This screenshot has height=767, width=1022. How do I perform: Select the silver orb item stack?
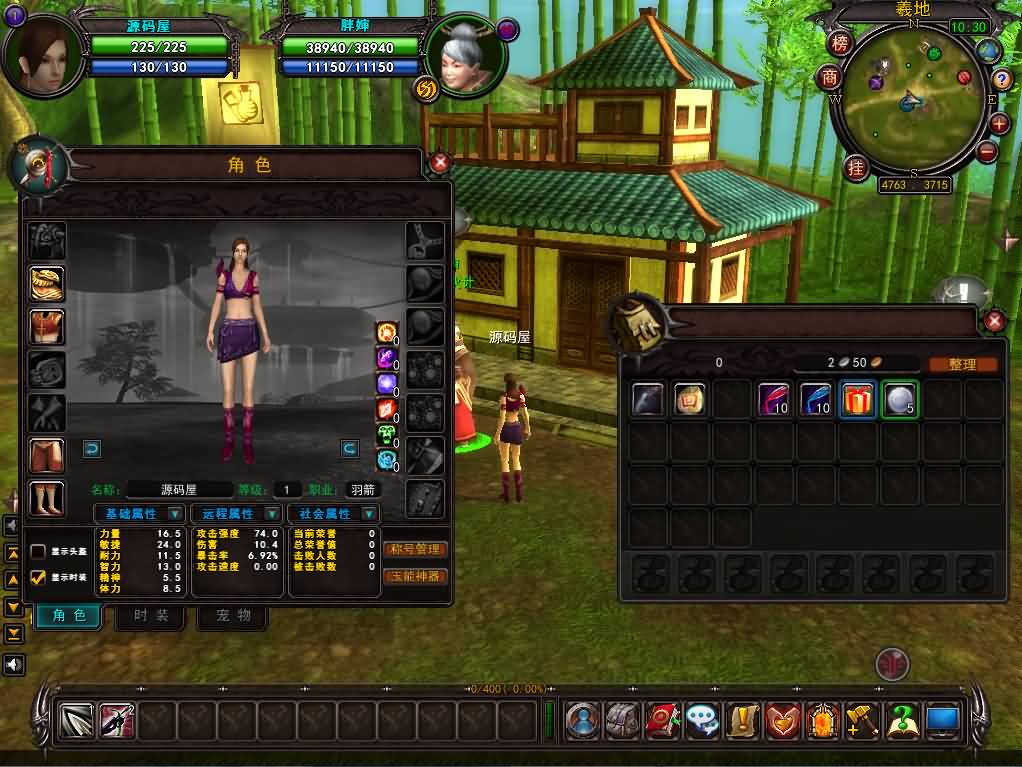pos(899,400)
